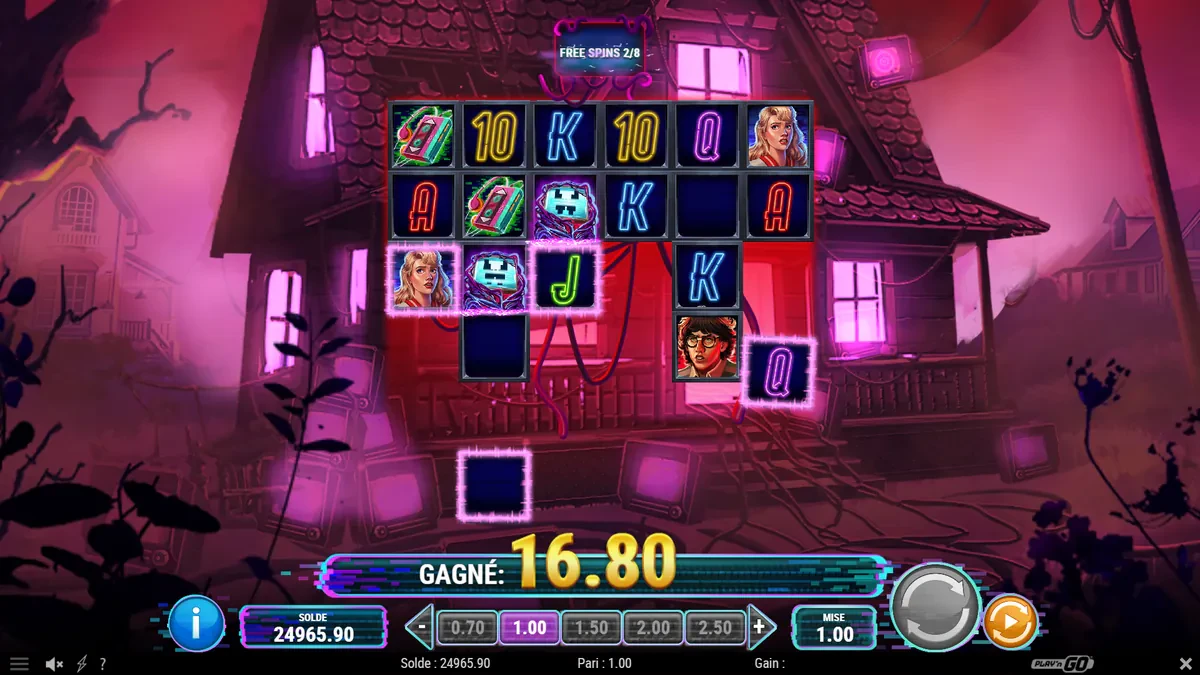Viewport: 1200px width, 675px height.
Task: Activate the orange autoplay button
Action: click(1010, 622)
